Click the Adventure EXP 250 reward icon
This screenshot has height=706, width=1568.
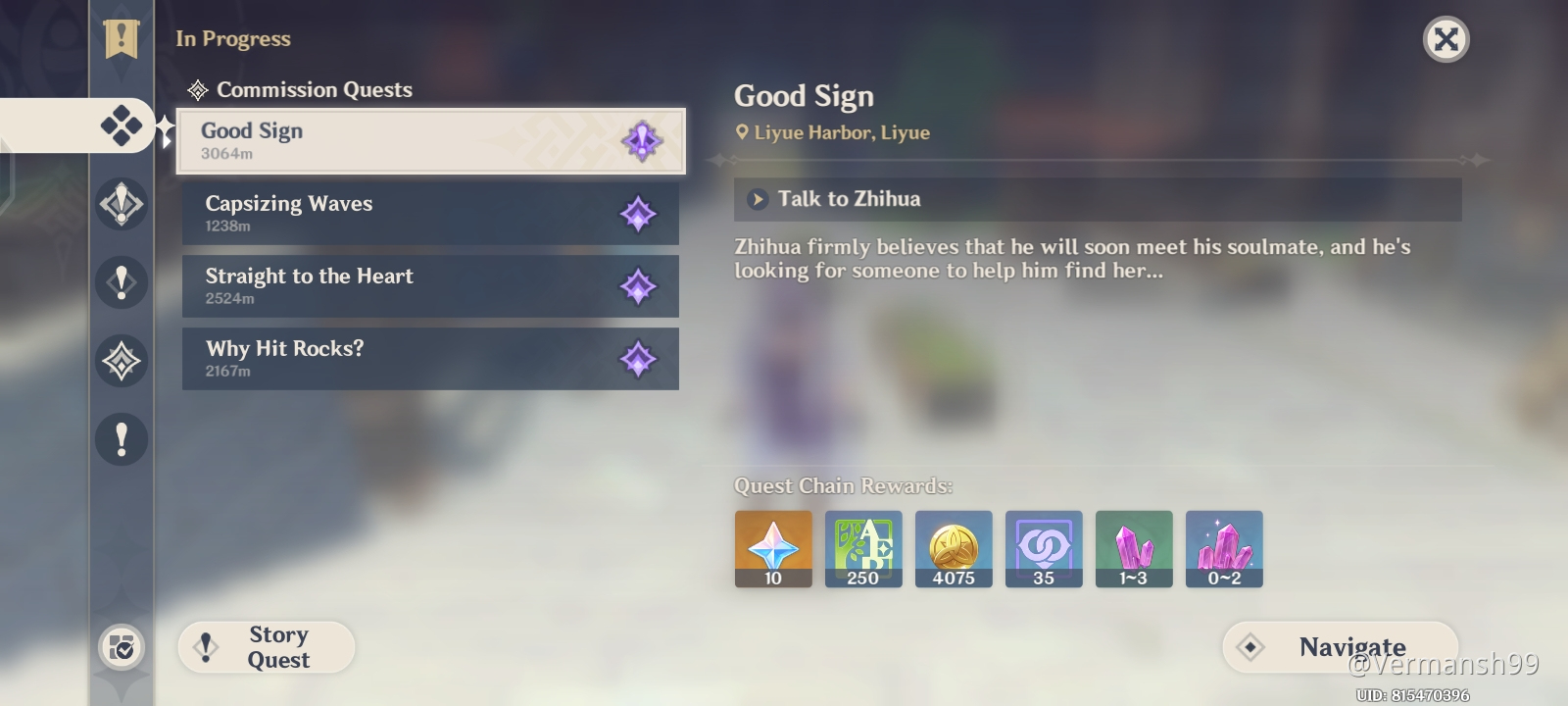pyautogui.click(x=863, y=548)
